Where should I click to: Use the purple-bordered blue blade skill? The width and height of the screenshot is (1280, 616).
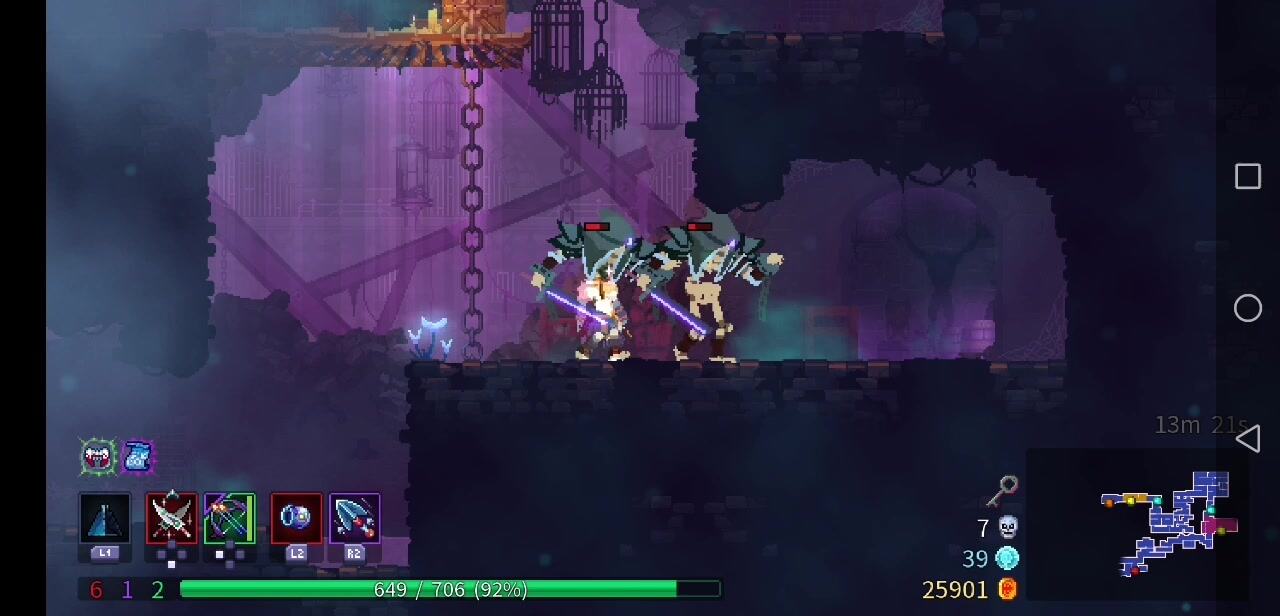[354, 519]
